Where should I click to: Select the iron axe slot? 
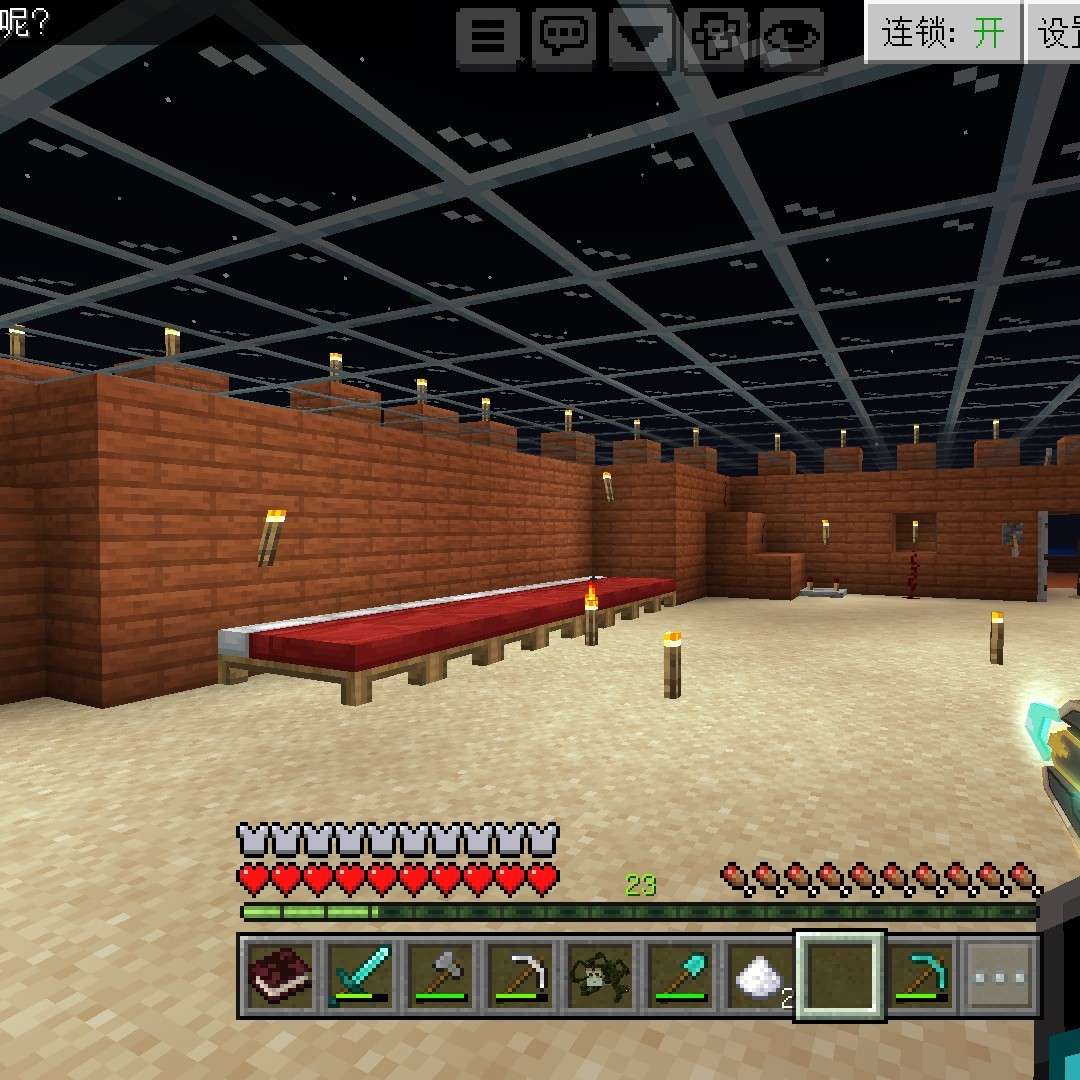(x=439, y=975)
